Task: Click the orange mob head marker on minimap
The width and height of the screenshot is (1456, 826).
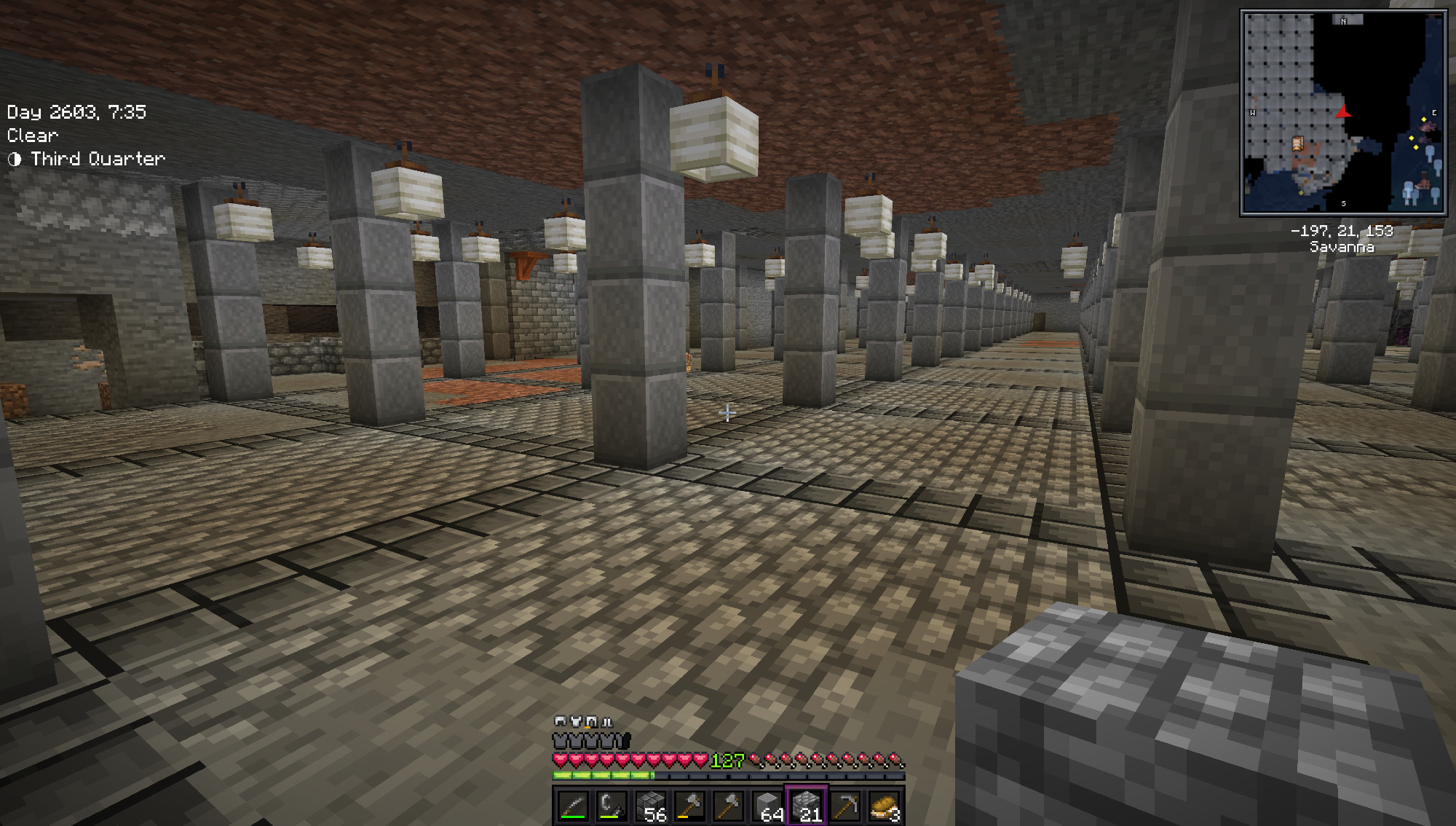Action: tap(1297, 143)
